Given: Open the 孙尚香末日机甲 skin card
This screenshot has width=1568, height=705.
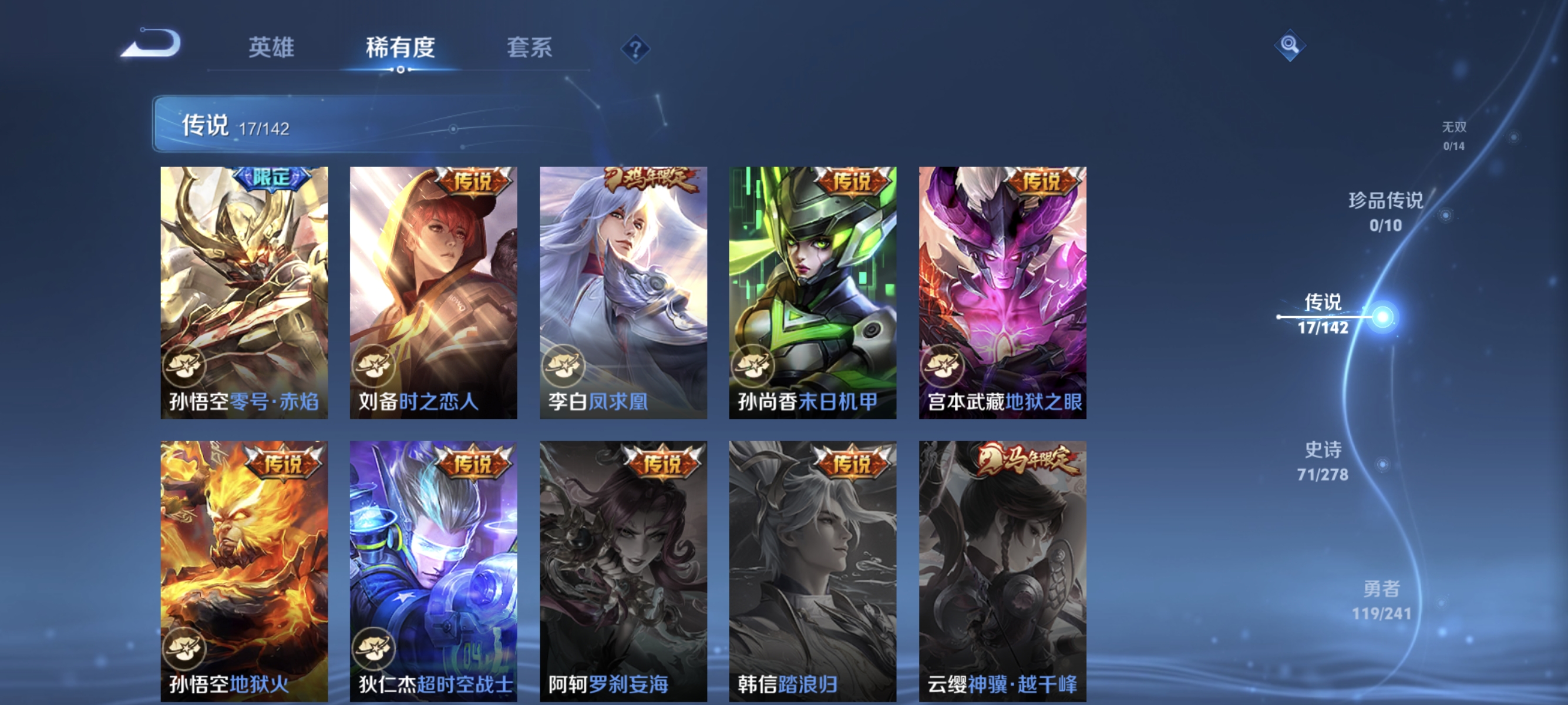Looking at the screenshot, I should click(814, 292).
